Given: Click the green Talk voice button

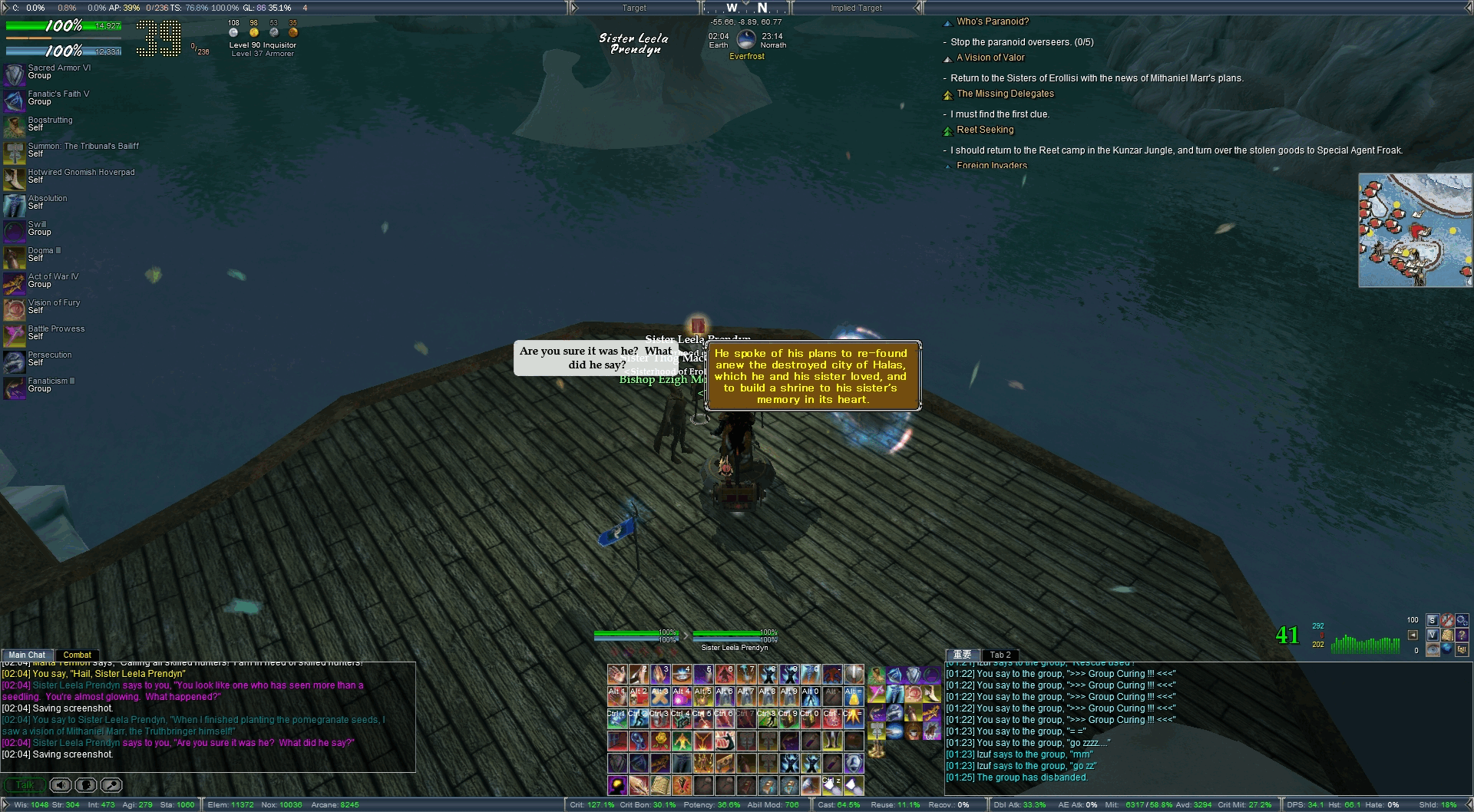Looking at the screenshot, I should (x=25, y=785).
